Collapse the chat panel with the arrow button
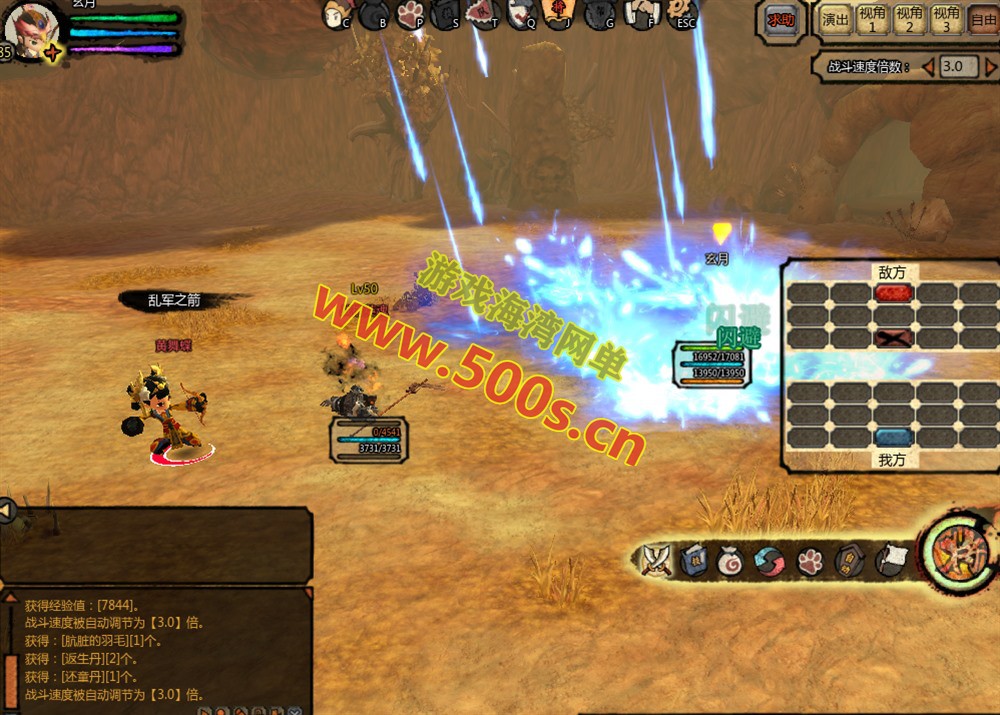Image resolution: width=1000 pixels, height=715 pixels. [x=7, y=511]
